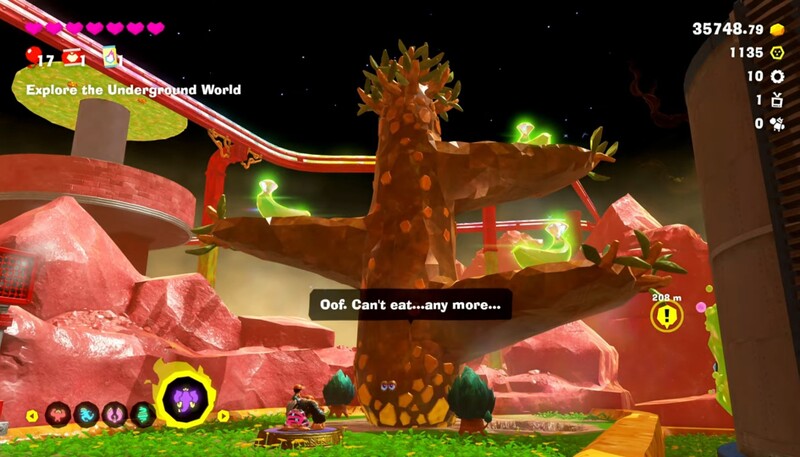Pick the blue zebra transformation icon
This screenshot has height=457, width=800.
tap(87, 414)
